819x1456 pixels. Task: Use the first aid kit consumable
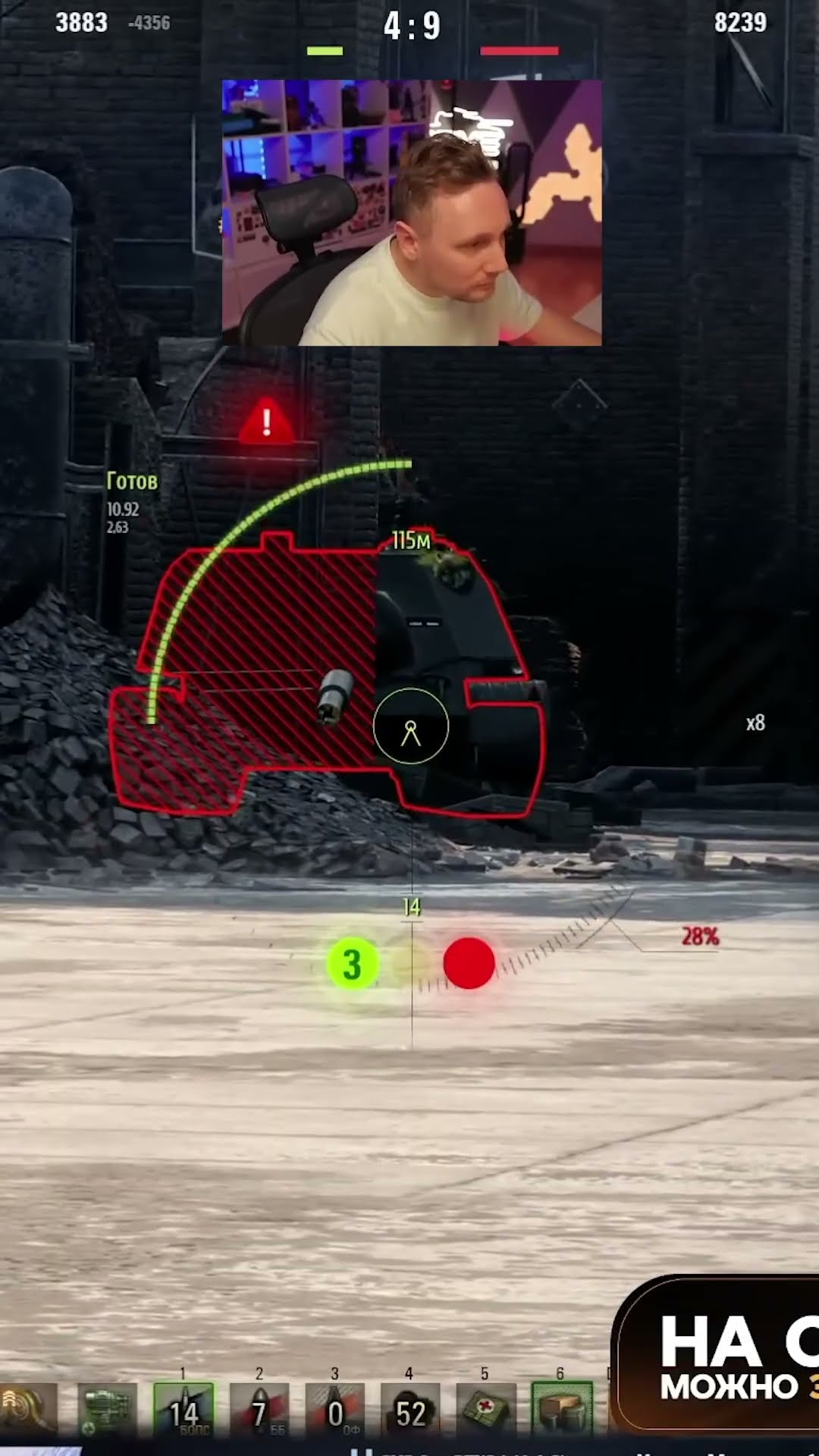coord(486,1409)
